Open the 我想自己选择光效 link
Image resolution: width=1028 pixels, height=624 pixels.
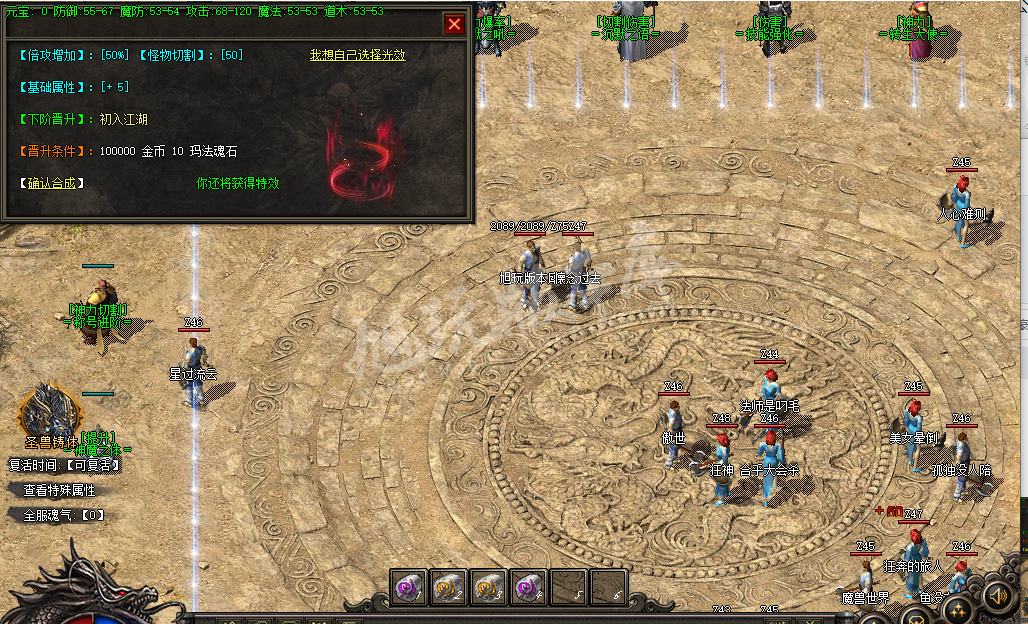click(357, 55)
